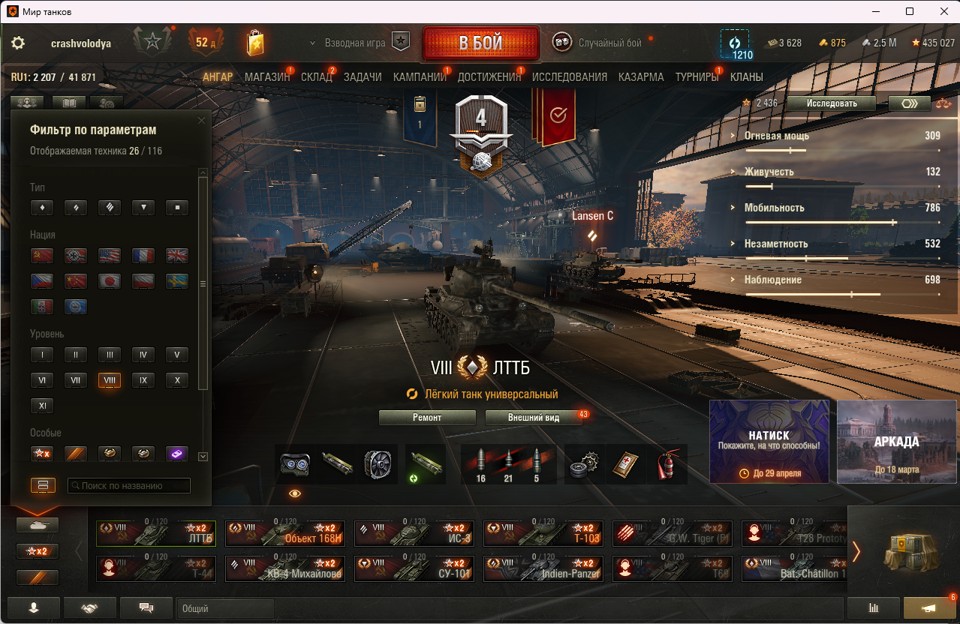Open the АРКАДА event banner
960x624 pixels.
(x=897, y=441)
